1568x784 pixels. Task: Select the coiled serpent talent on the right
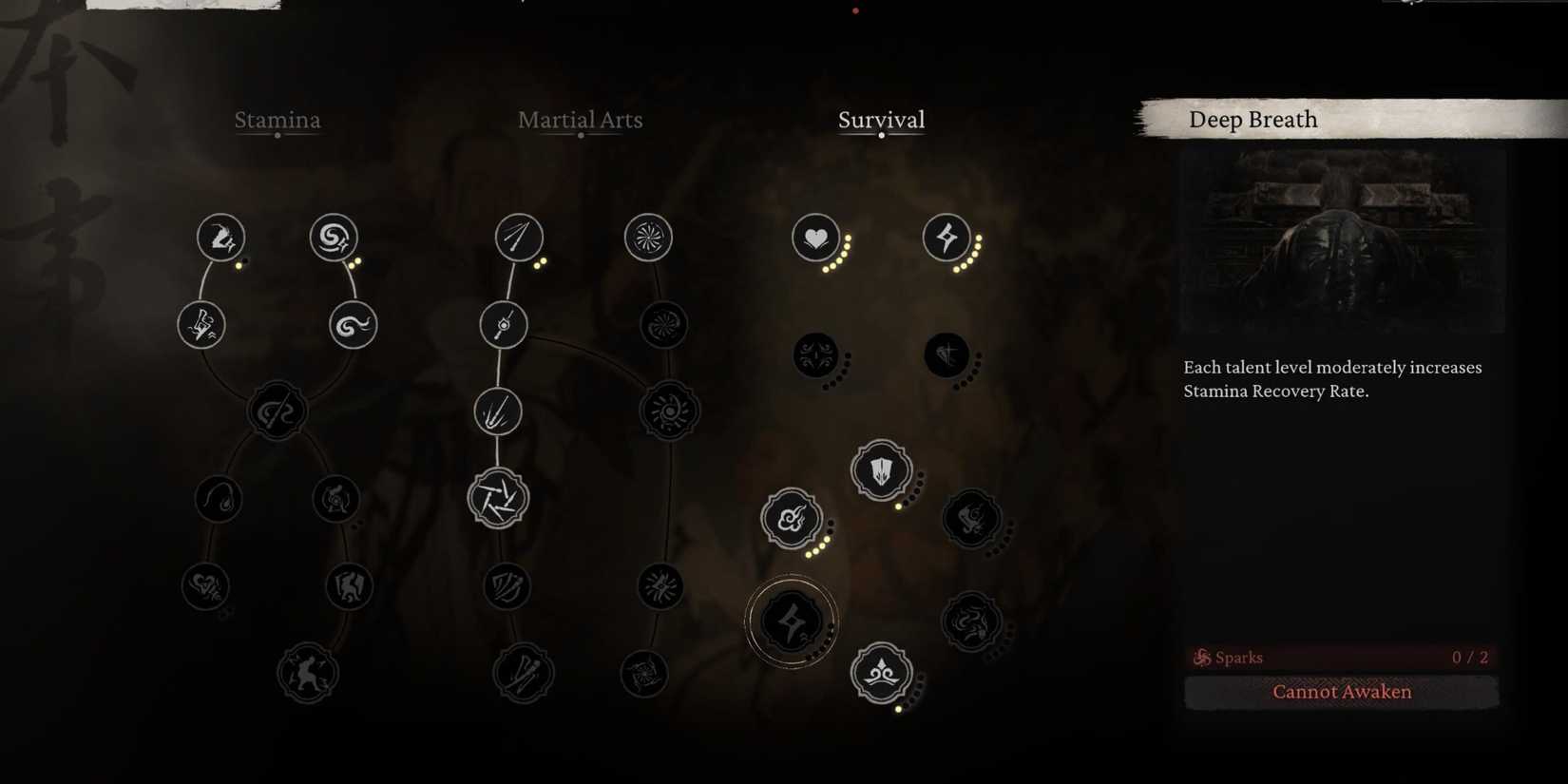tap(971, 623)
